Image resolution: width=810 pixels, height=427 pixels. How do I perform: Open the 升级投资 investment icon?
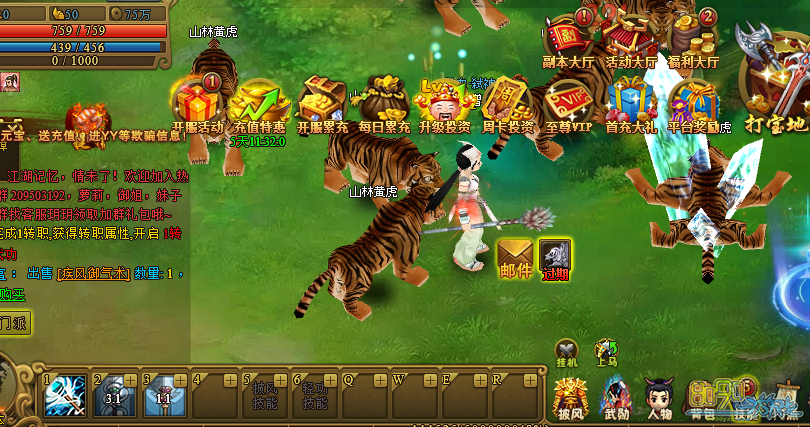point(445,102)
